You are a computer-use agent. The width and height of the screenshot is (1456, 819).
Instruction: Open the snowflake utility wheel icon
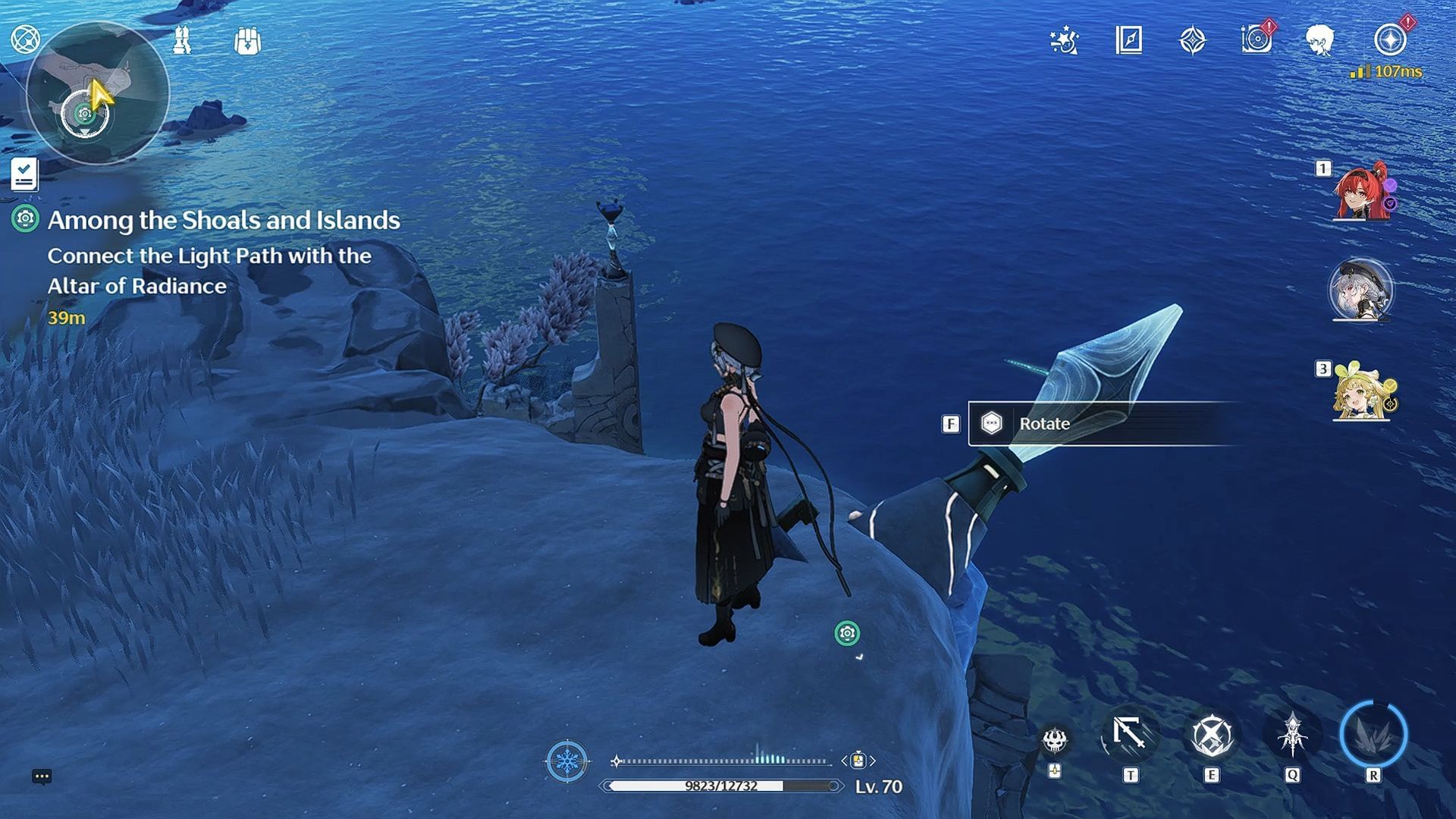point(566,761)
